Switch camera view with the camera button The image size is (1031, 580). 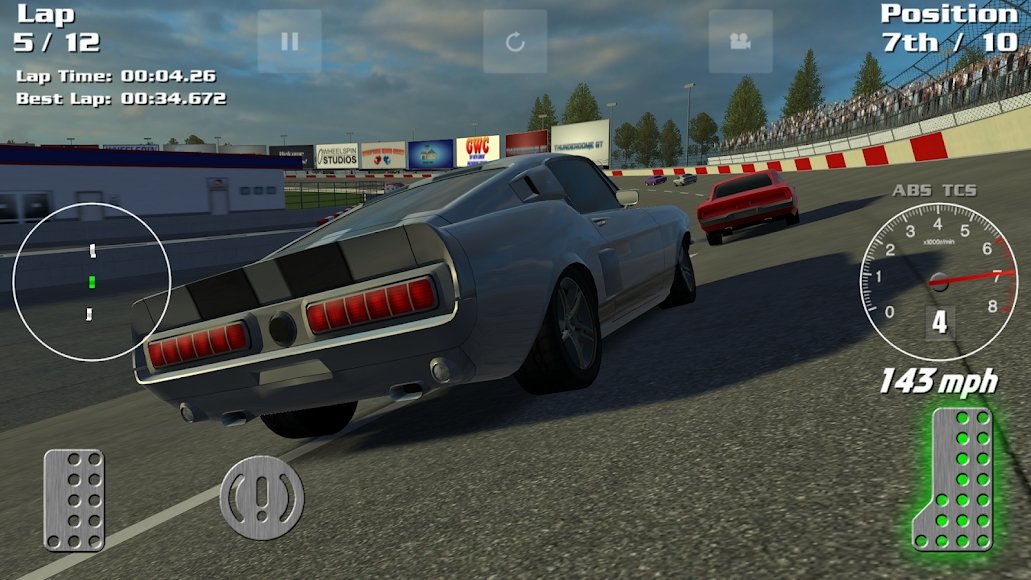tap(740, 41)
